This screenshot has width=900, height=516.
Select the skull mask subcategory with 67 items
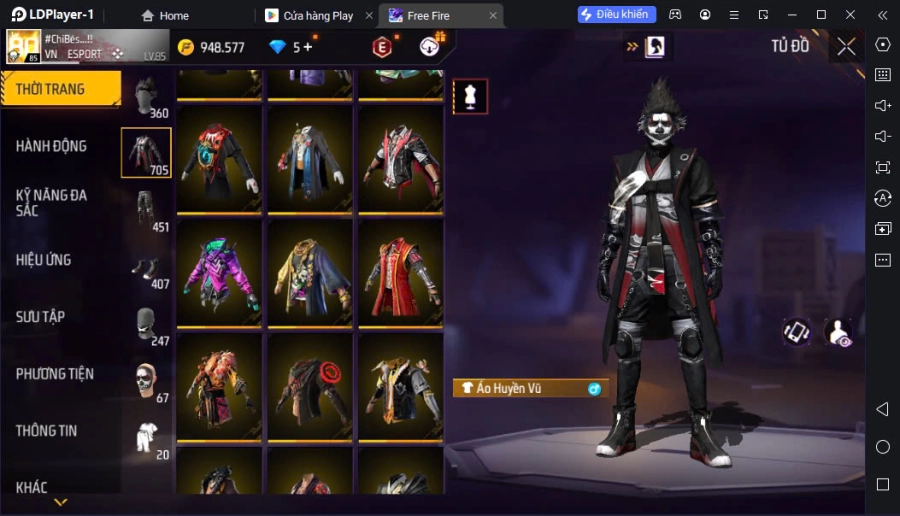tap(147, 381)
